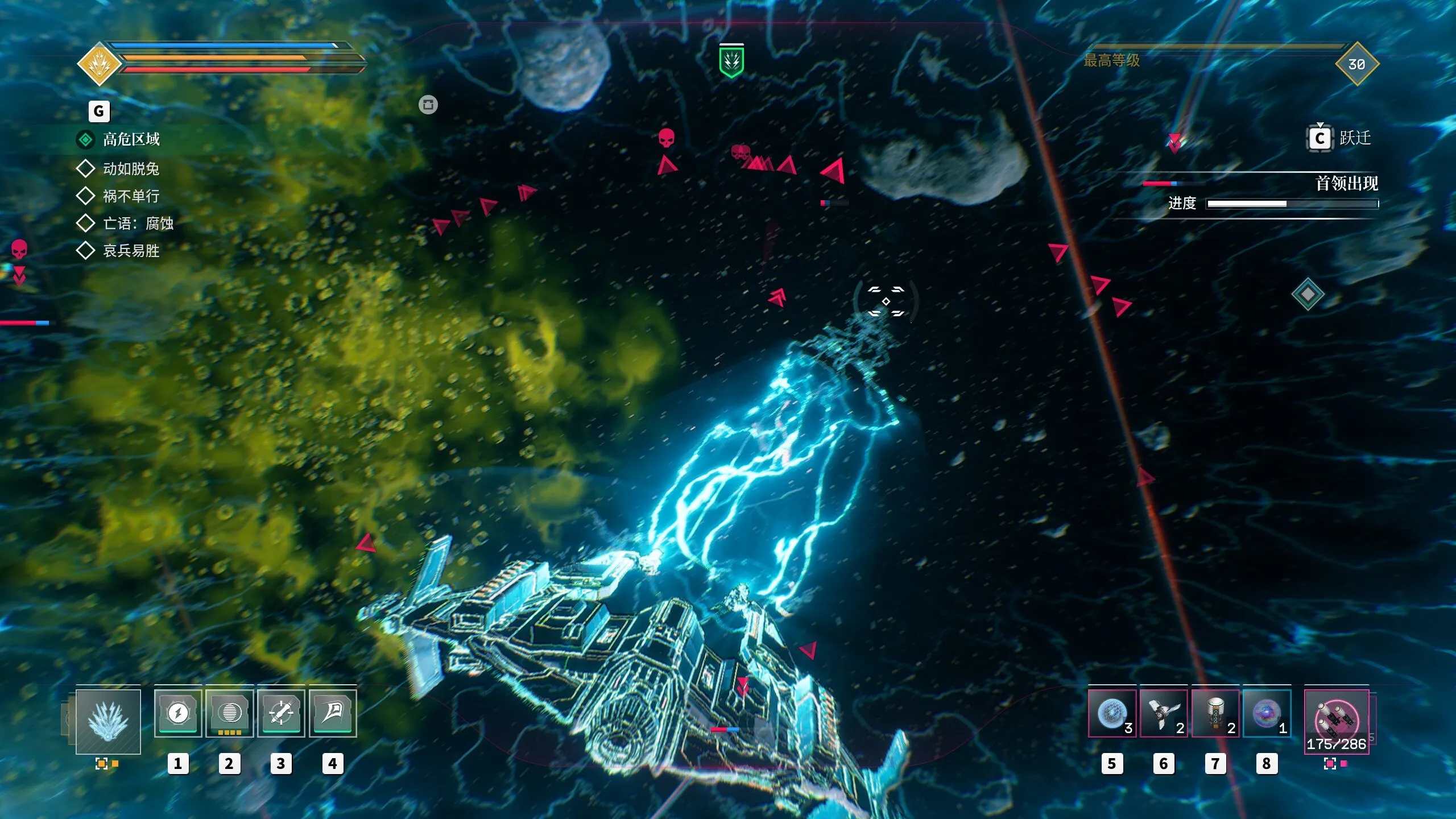
Task: Use the striped sphere device ability
Action: (x=229, y=713)
